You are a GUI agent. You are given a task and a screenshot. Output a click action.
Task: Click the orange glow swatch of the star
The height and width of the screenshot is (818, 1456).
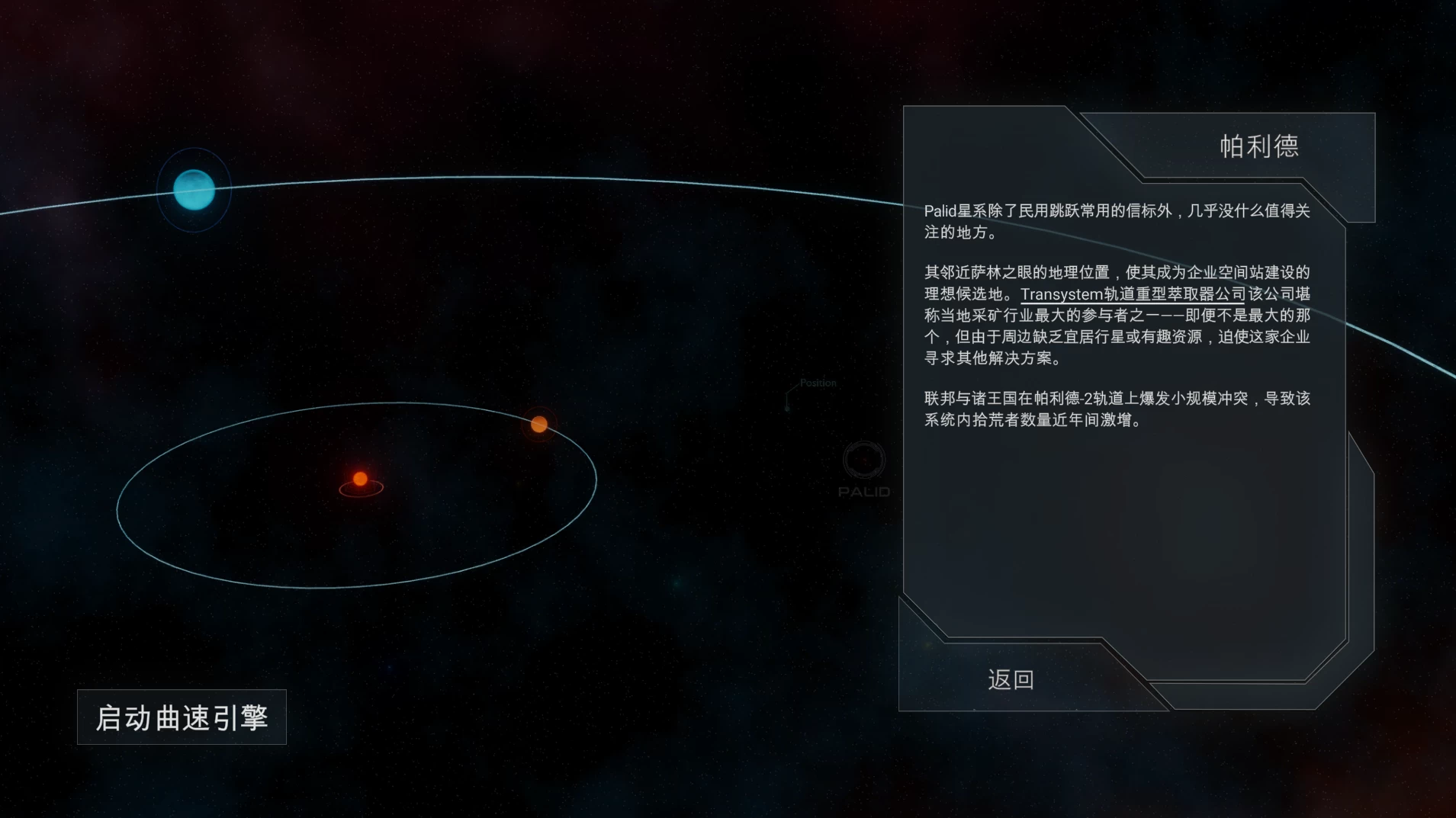359,479
